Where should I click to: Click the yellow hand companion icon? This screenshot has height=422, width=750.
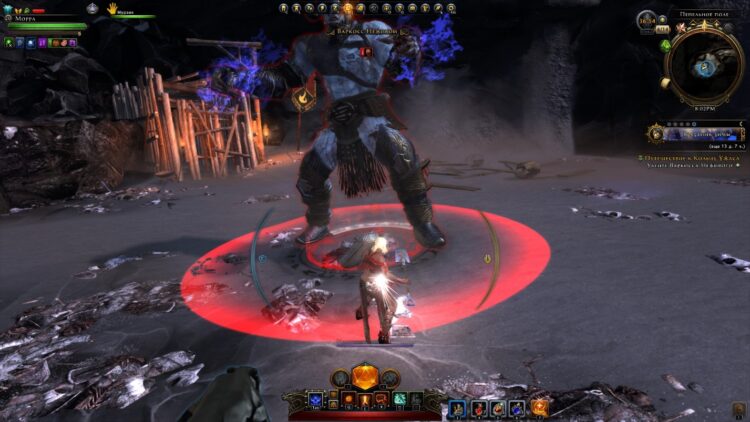[113, 8]
